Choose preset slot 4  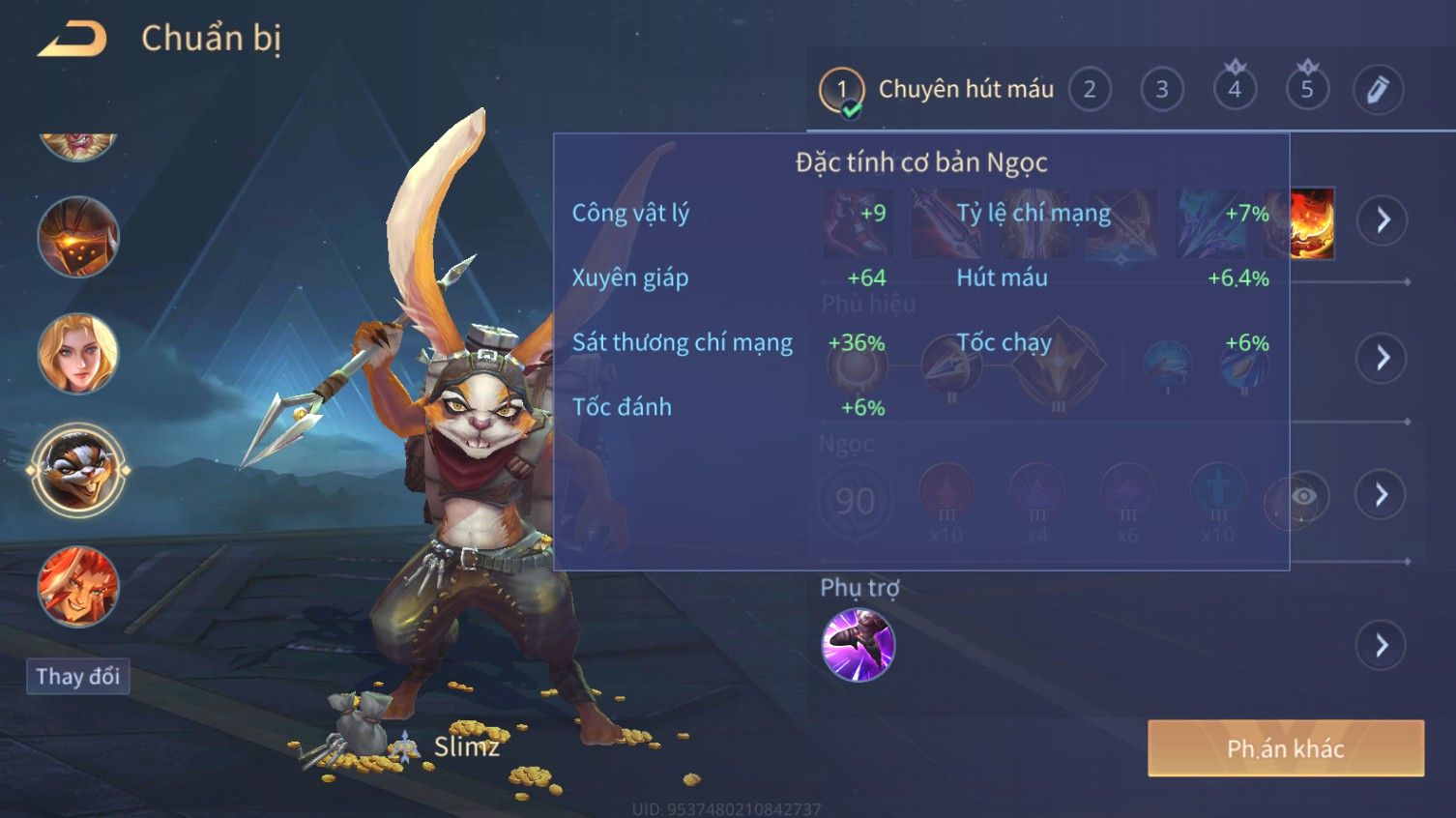1235,90
